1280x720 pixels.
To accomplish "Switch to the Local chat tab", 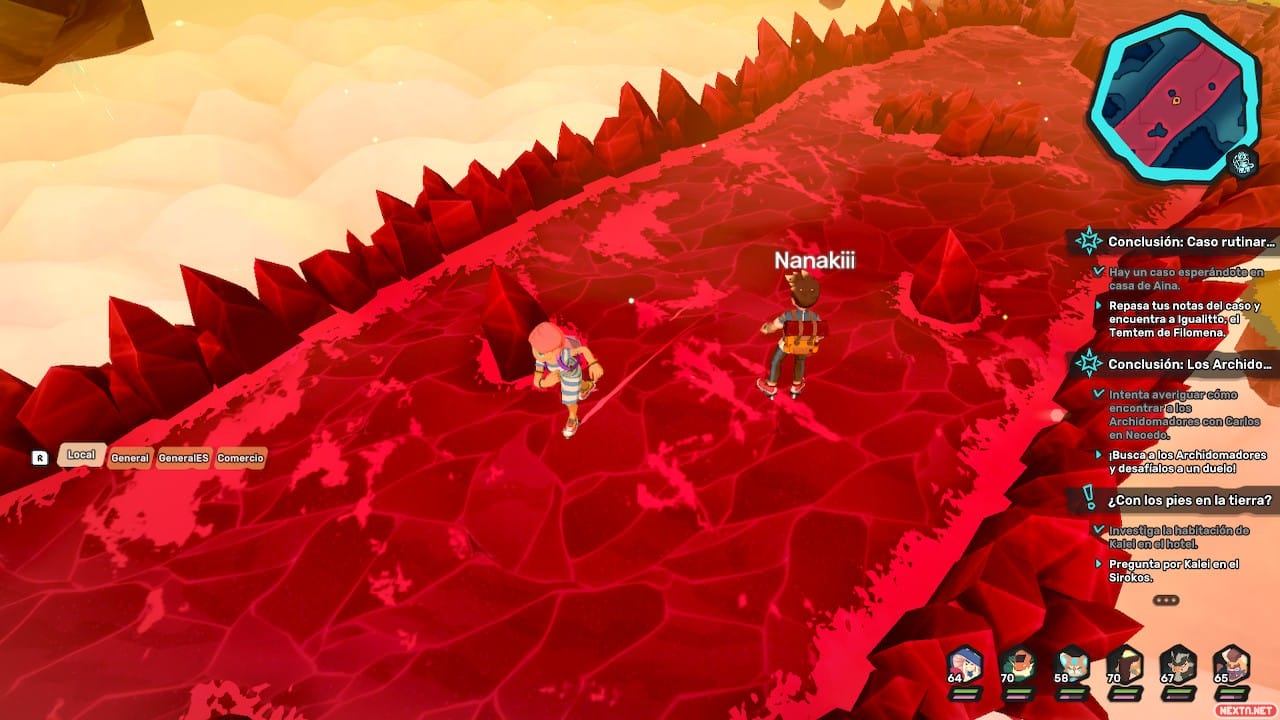I will tap(81, 455).
